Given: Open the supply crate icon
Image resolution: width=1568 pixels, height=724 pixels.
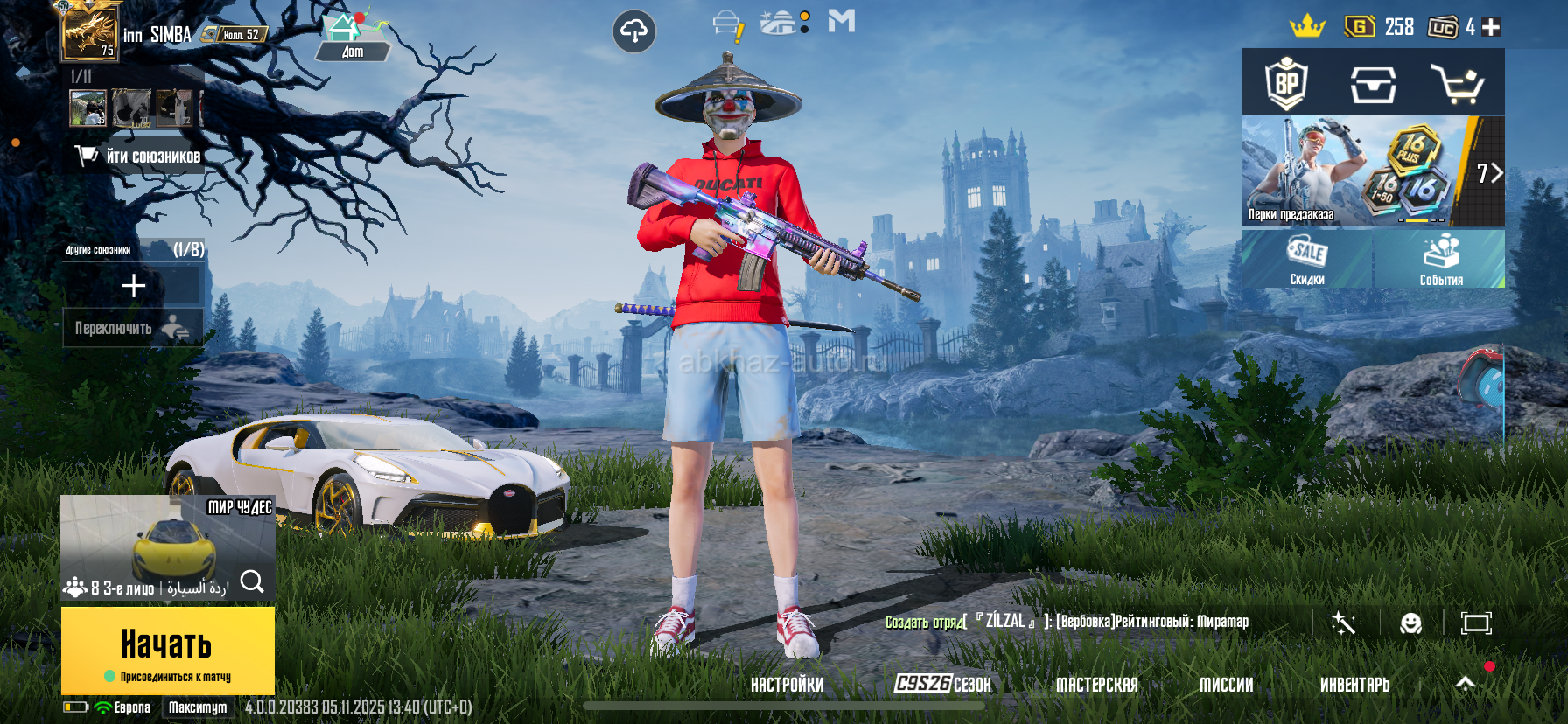Looking at the screenshot, I should click(1372, 85).
